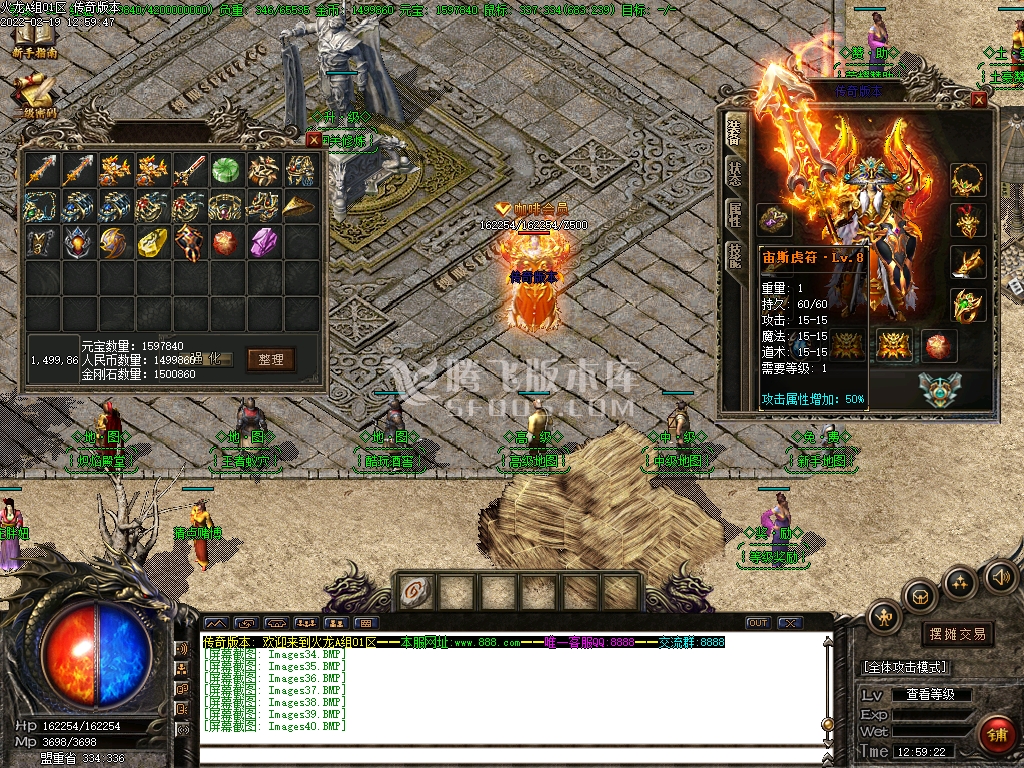Viewport: 1024px width, 768px height.
Task: Open the 属性 attributes tab
Action: 734,215
